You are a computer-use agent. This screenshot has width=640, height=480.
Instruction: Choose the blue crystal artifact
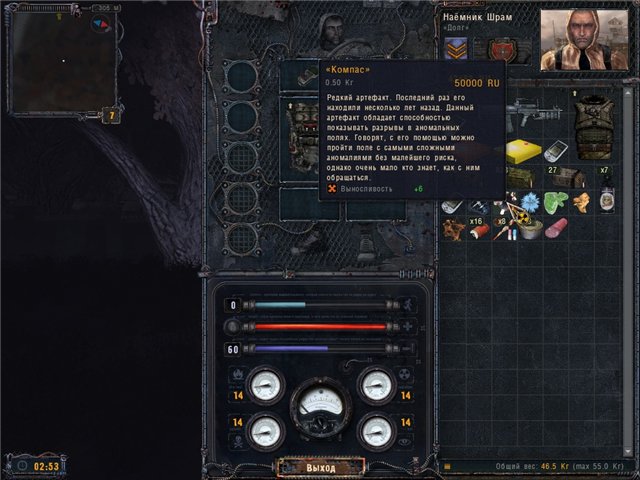point(528,201)
